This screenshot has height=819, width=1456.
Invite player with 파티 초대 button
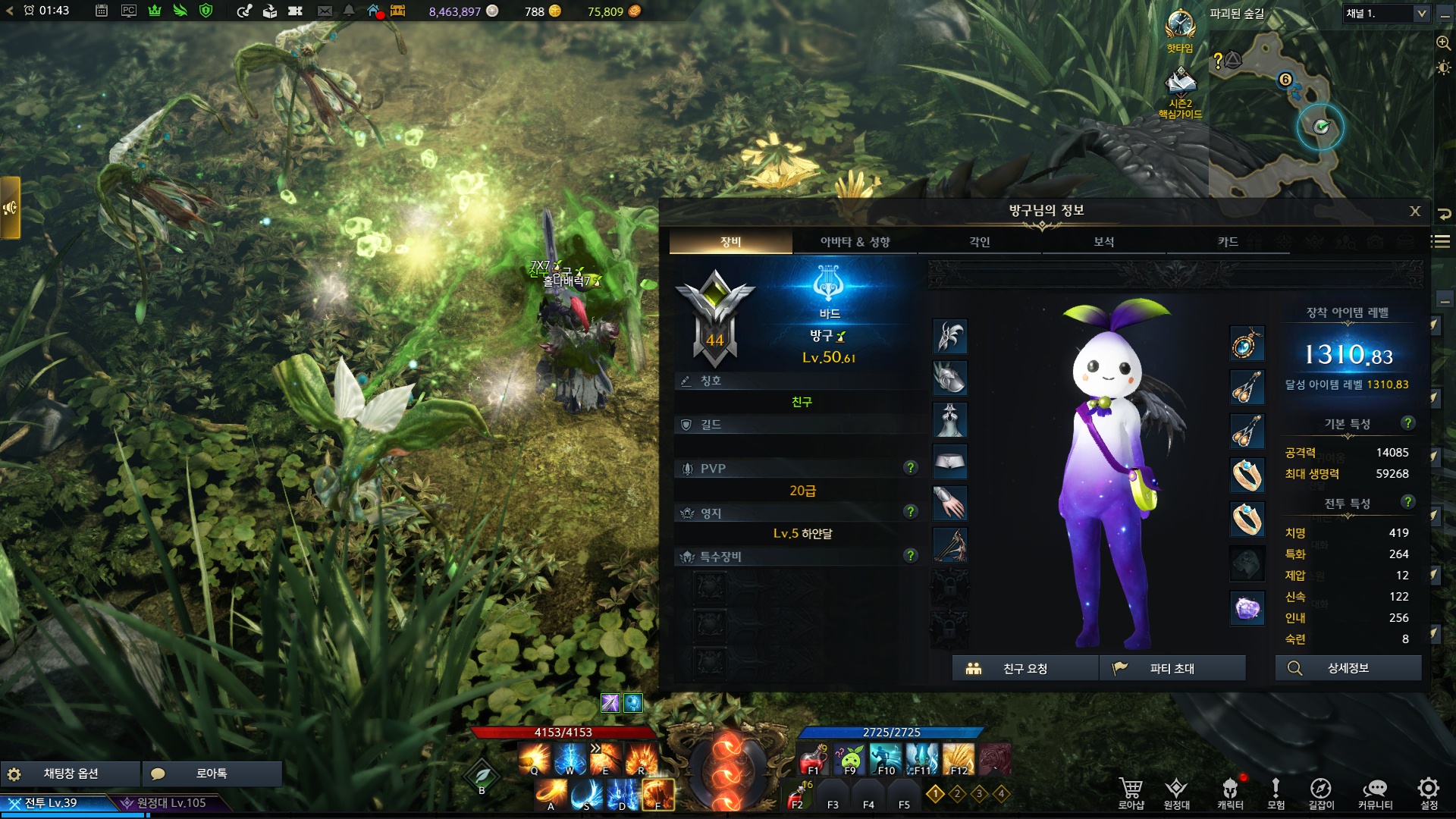(x=1172, y=668)
